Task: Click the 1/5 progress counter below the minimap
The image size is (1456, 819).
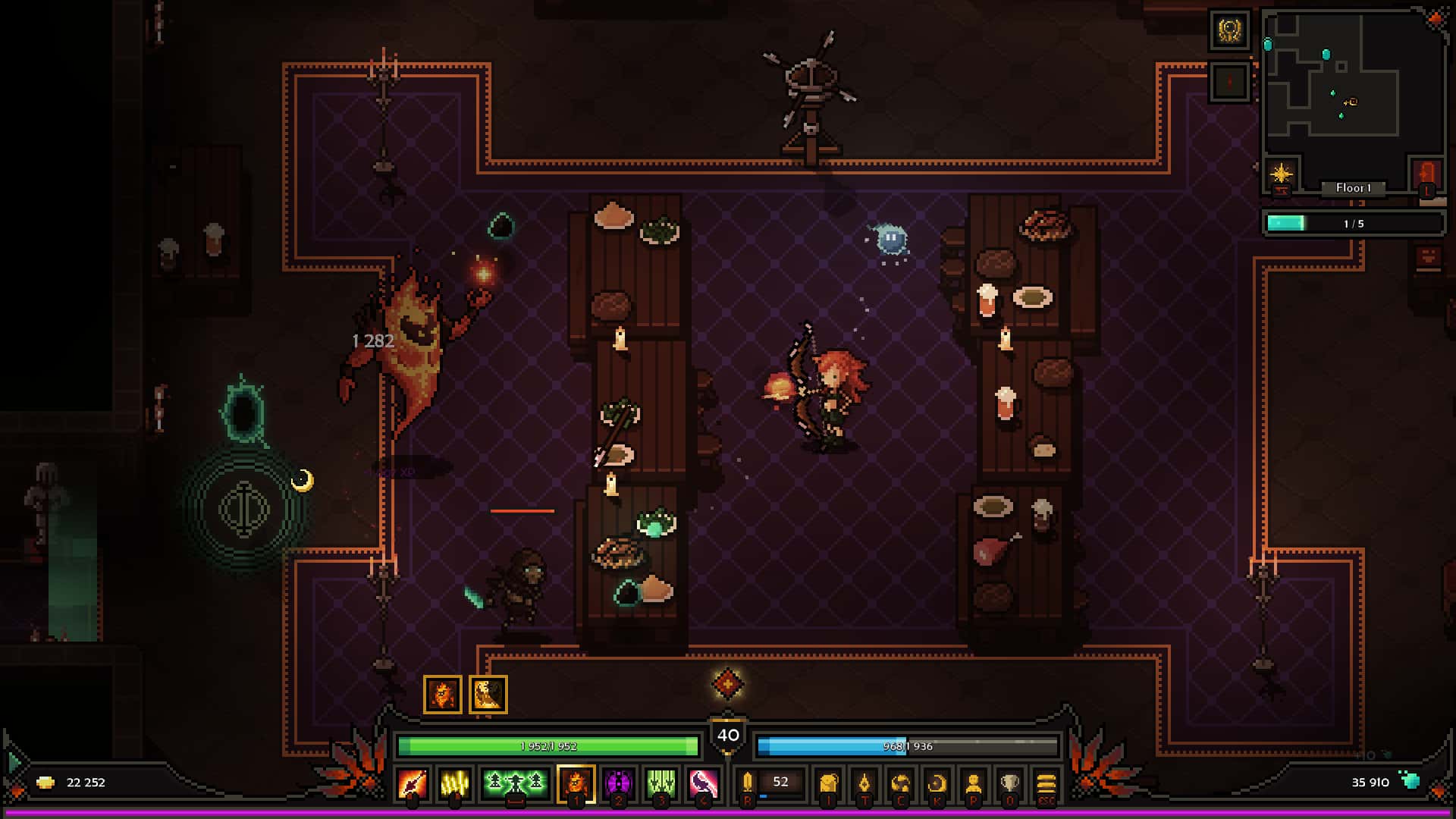Action: [x=1354, y=223]
